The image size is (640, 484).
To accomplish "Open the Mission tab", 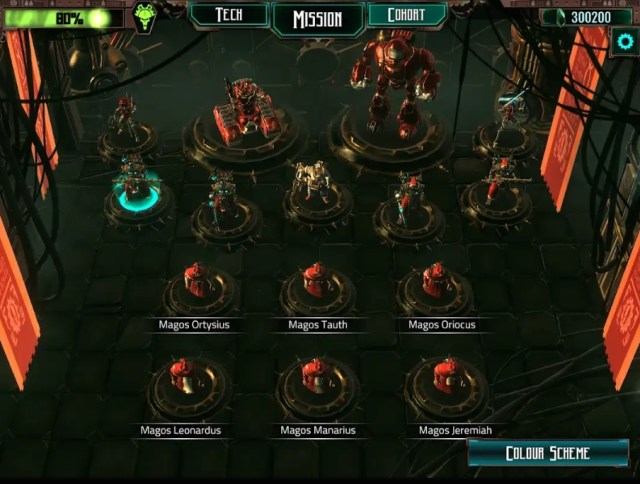I will [x=317, y=18].
